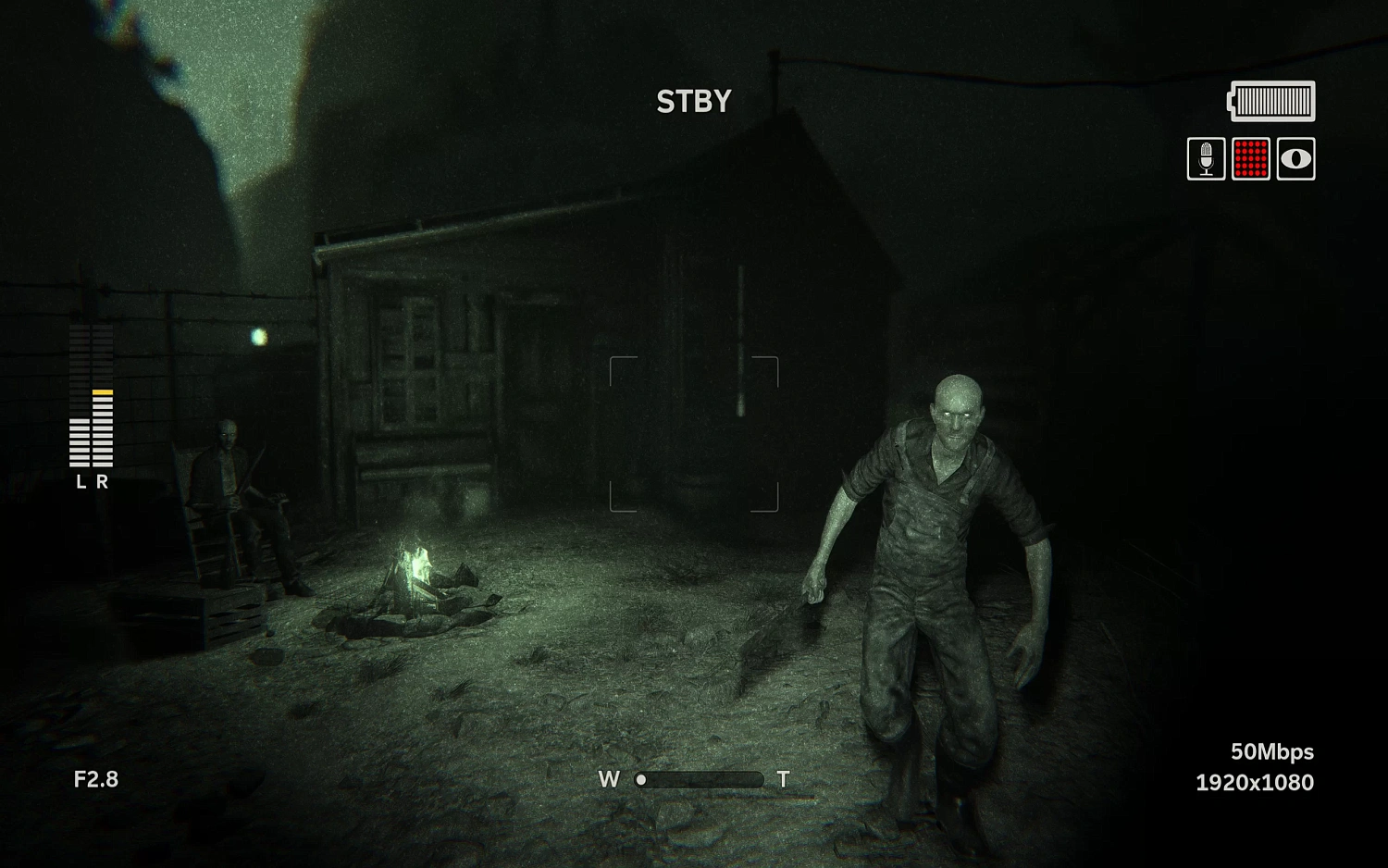Click the L label under the audio meters
Screen dimensions: 1388x868
coord(81,481)
